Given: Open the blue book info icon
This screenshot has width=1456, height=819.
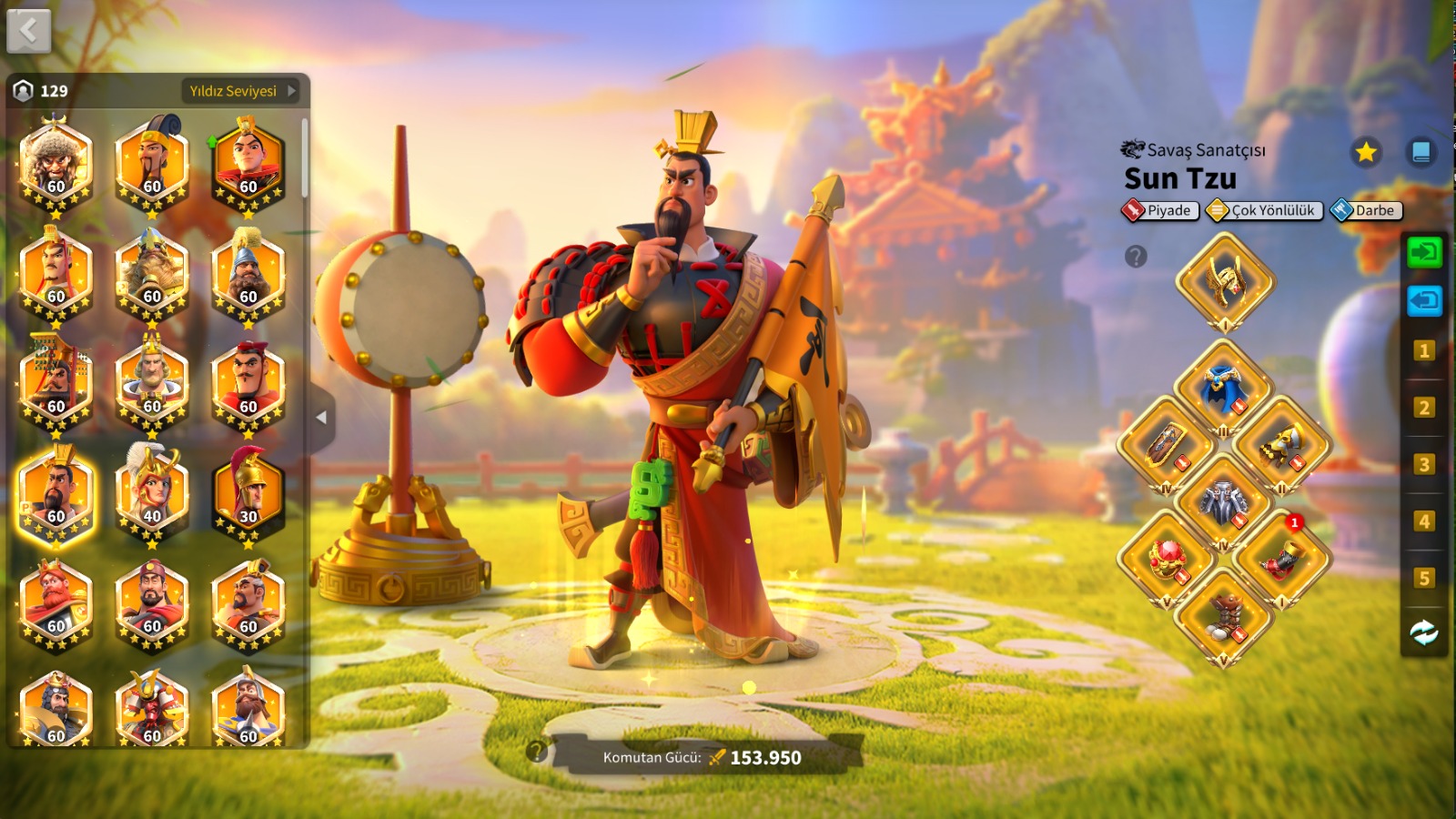Looking at the screenshot, I should 1421,152.
